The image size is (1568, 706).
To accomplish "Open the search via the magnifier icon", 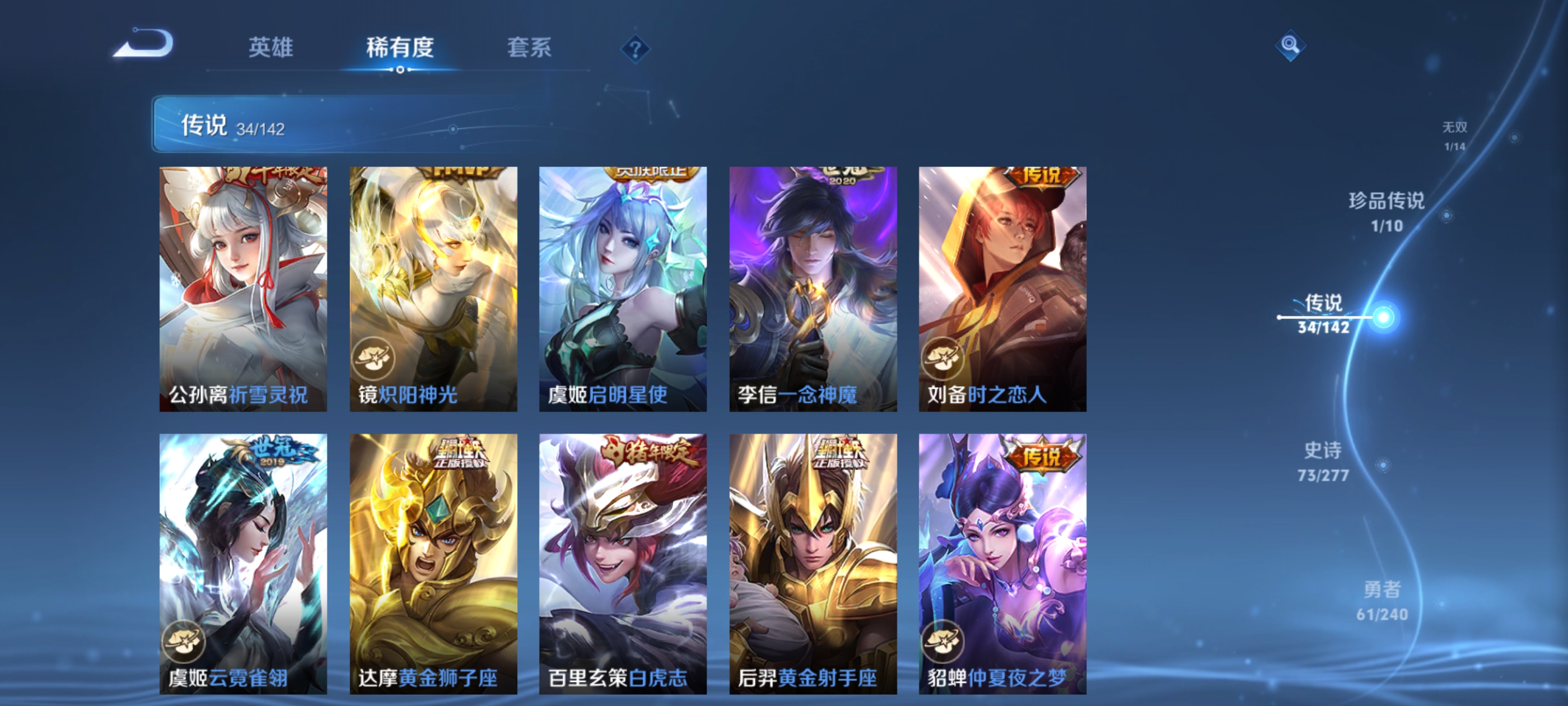I will pyautogui.click(x=1290, y=45).
